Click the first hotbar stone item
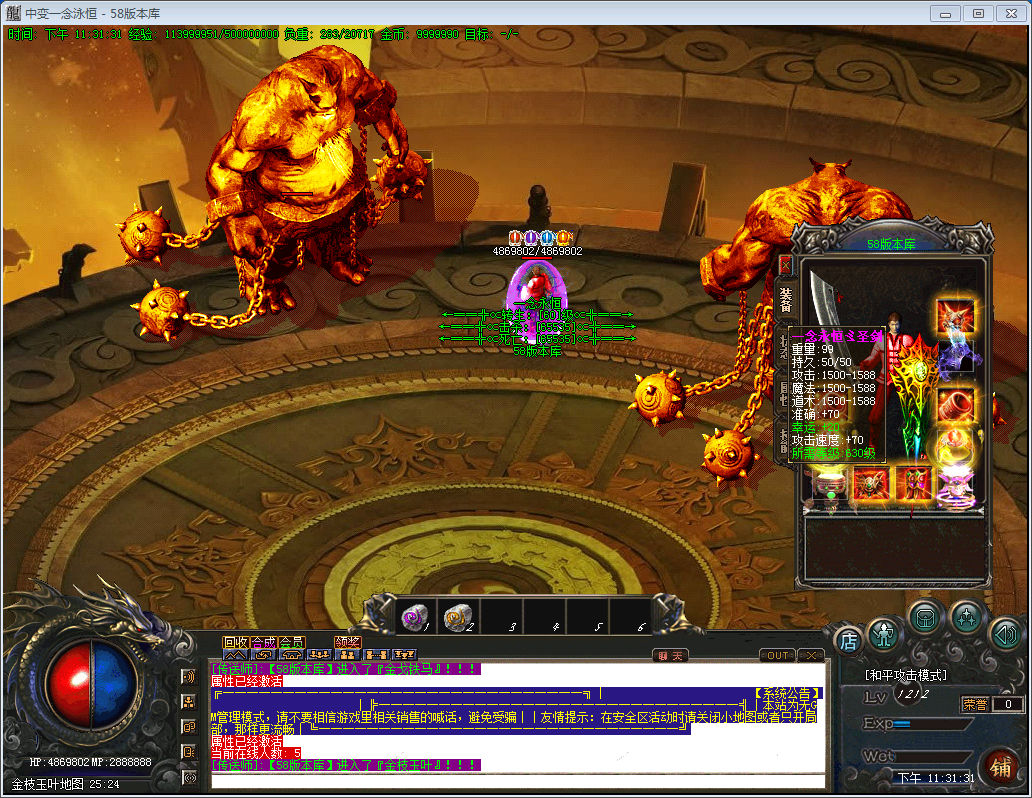Screen dimensions: 1032x798 point(414,618)
